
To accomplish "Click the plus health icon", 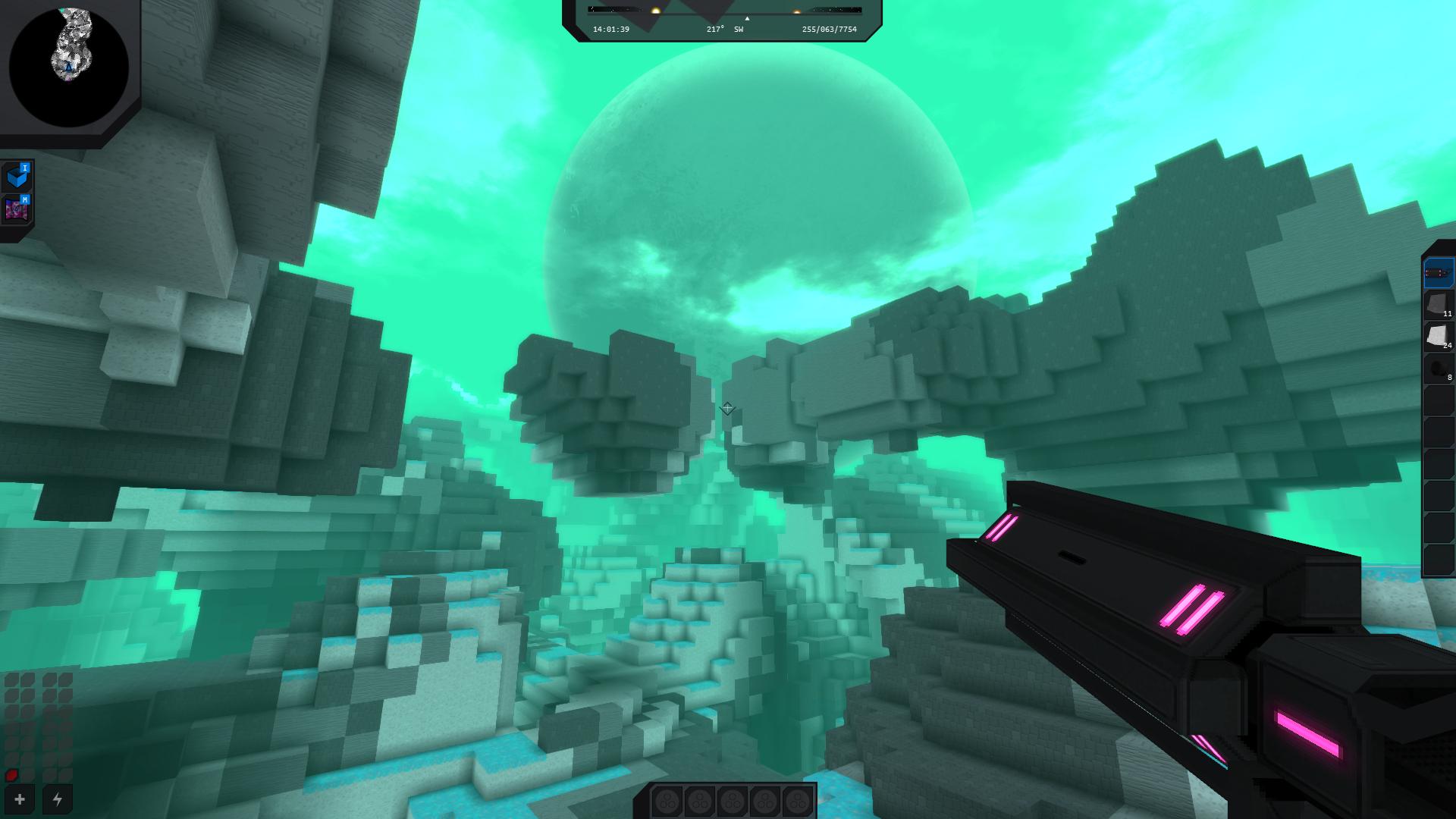I will click(18, 799).
